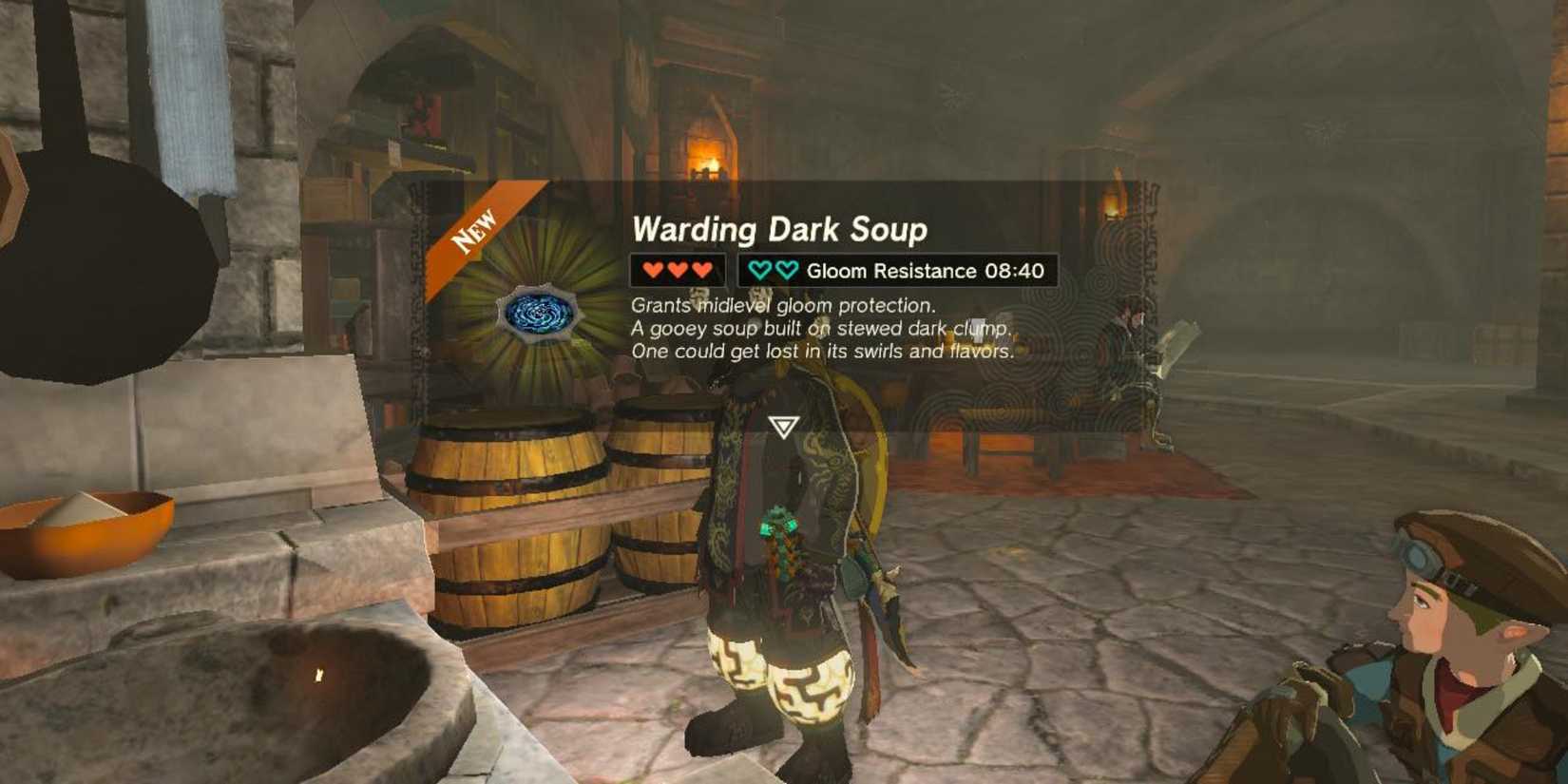Viewport: 1568px width, 784px height.
Task: Select the Warding Dark Soup title
Action: (x=776, y=228)
